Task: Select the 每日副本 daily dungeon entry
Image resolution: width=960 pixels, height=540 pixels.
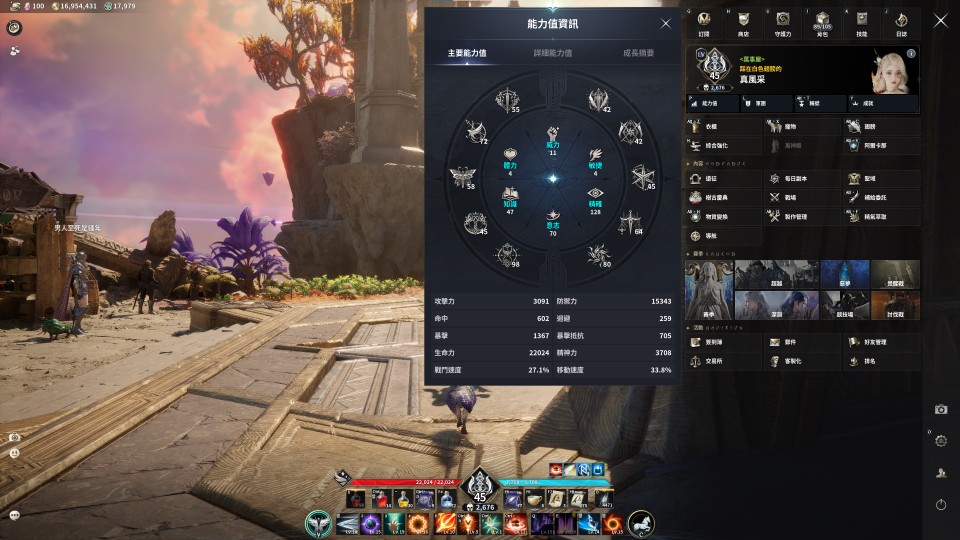Action: pos(788,179)
